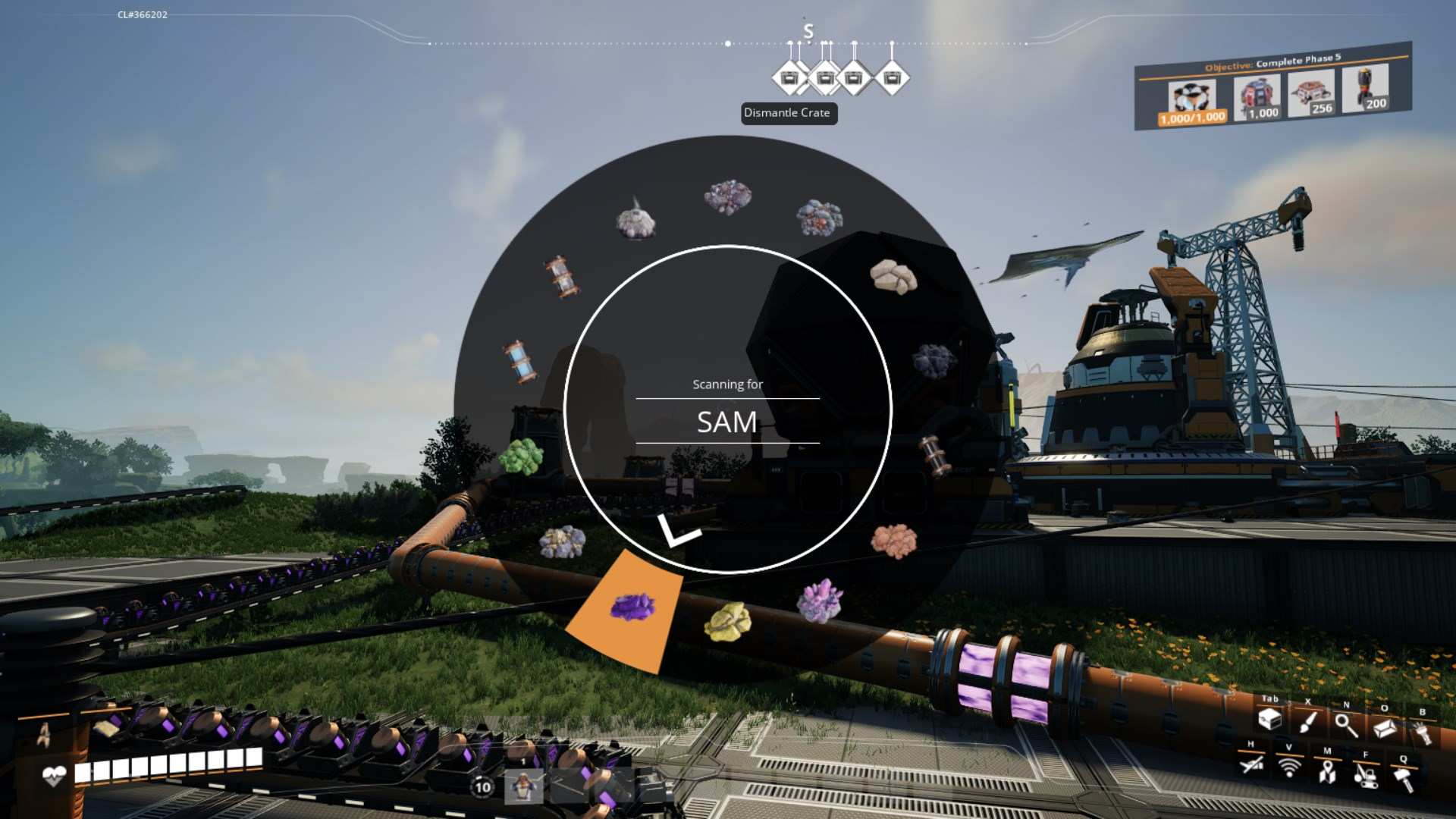Click the Scanning for SAM text
1456x819 pixels.
click(x=726, y=413)
